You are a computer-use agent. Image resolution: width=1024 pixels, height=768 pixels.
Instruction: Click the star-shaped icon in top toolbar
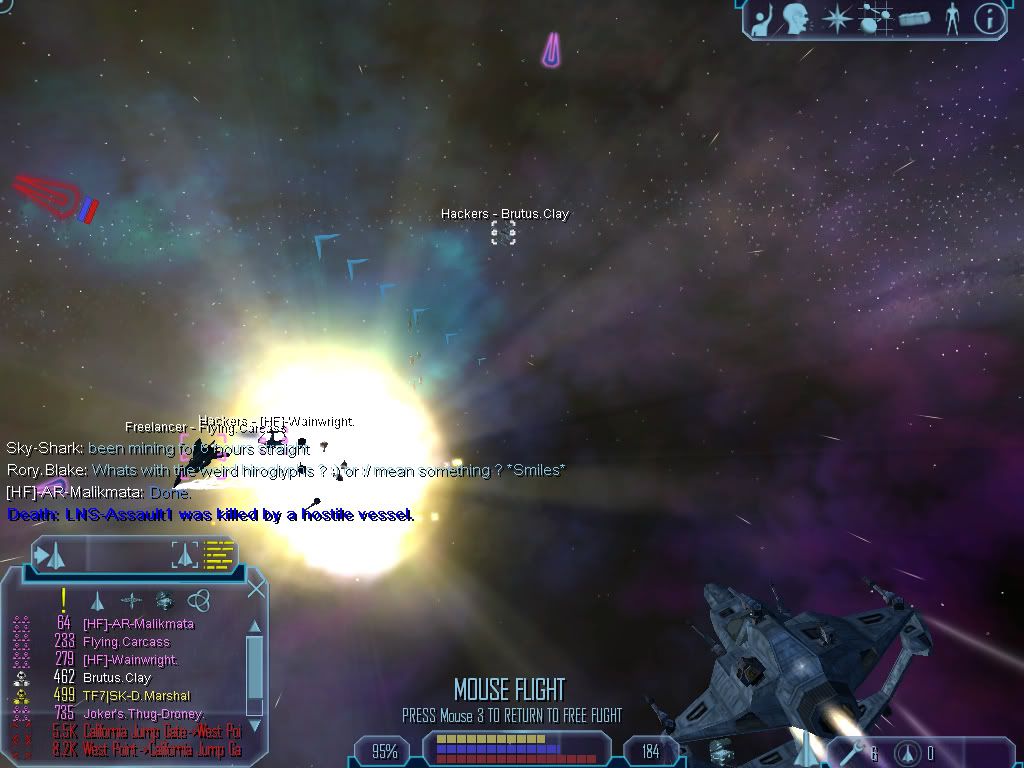835,18
